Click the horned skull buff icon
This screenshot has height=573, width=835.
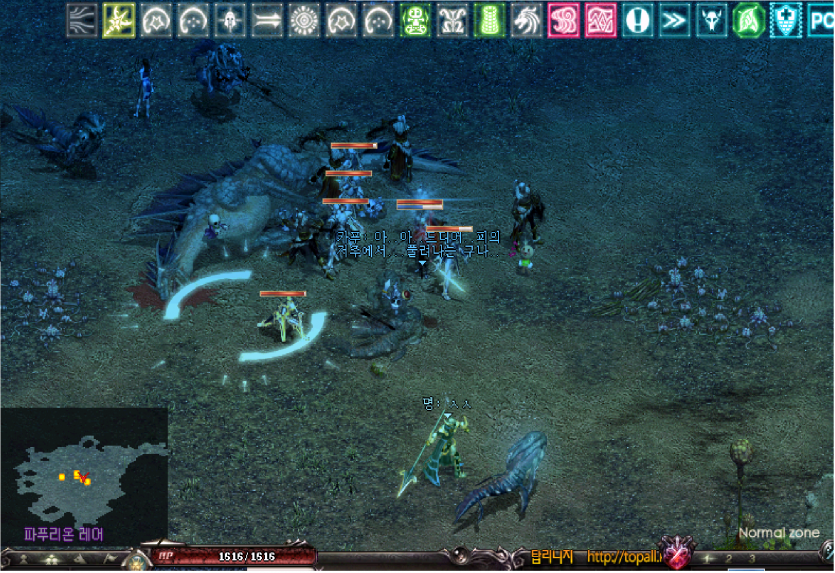click(x=711, y=20)
